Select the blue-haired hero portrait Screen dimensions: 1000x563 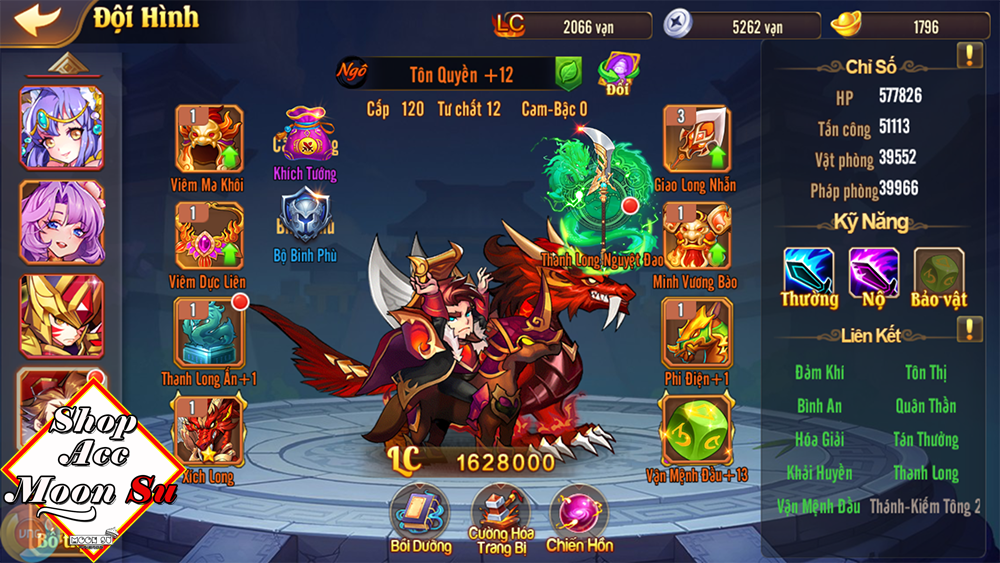pyautogui.click(x=61, y=128)
